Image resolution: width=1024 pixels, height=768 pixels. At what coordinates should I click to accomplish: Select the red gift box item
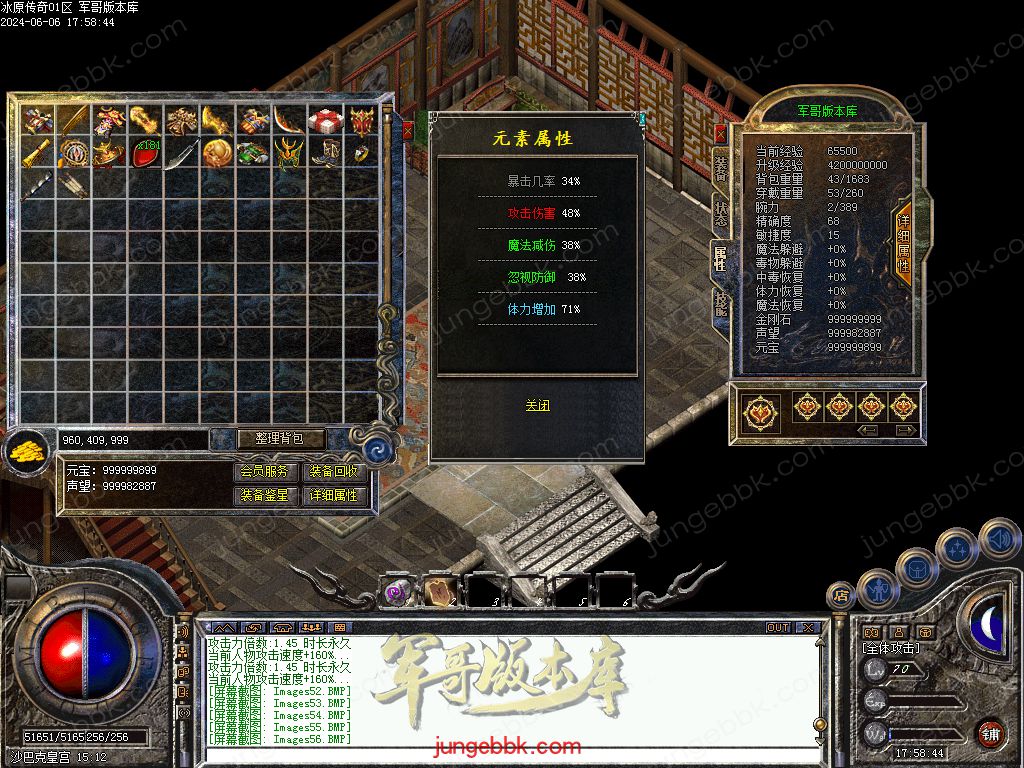click(326, 121)
